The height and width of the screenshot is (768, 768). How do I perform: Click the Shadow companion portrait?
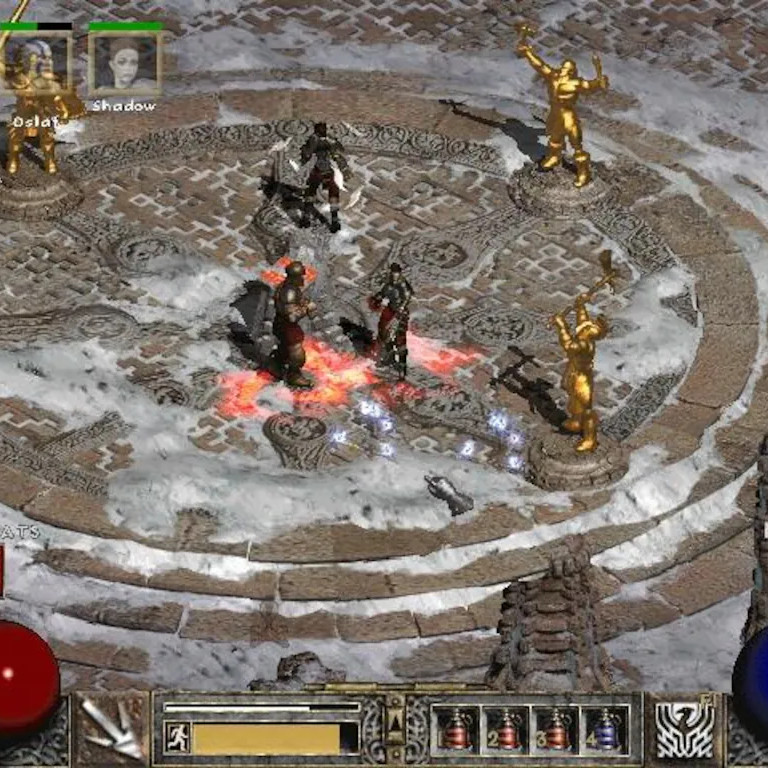pos(125,64)
